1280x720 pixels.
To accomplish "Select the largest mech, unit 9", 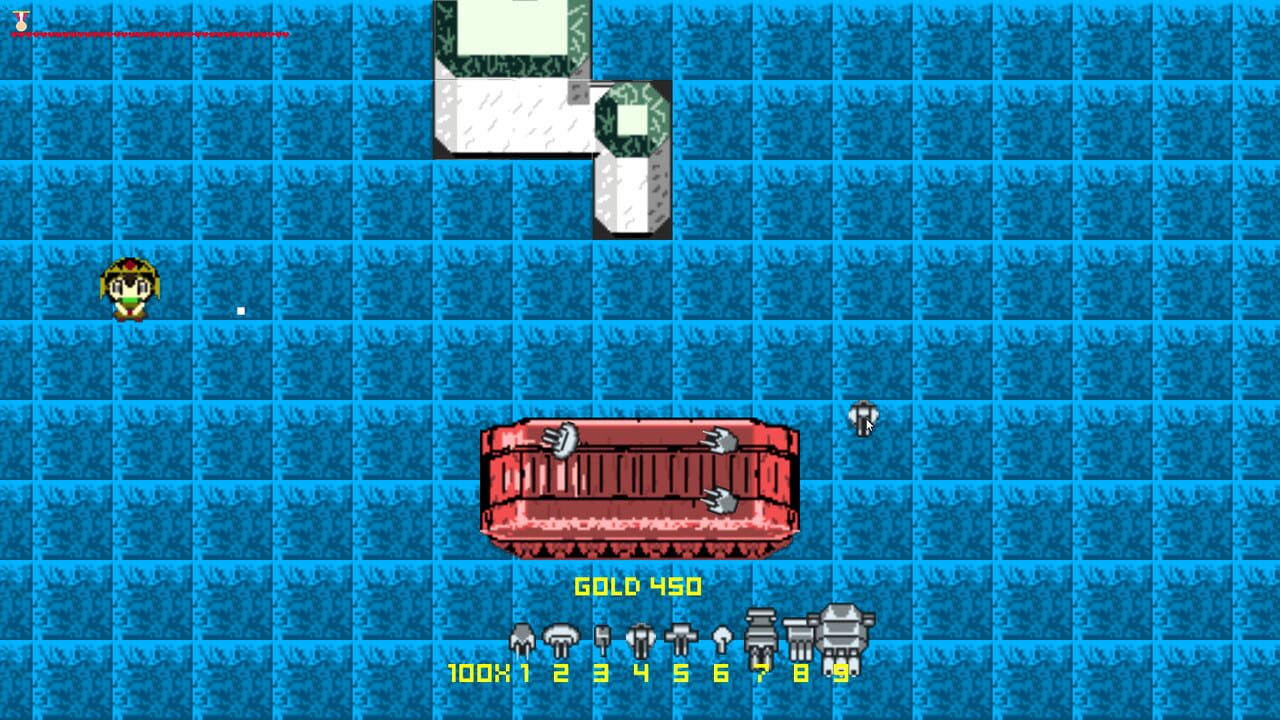I will 841,630.
